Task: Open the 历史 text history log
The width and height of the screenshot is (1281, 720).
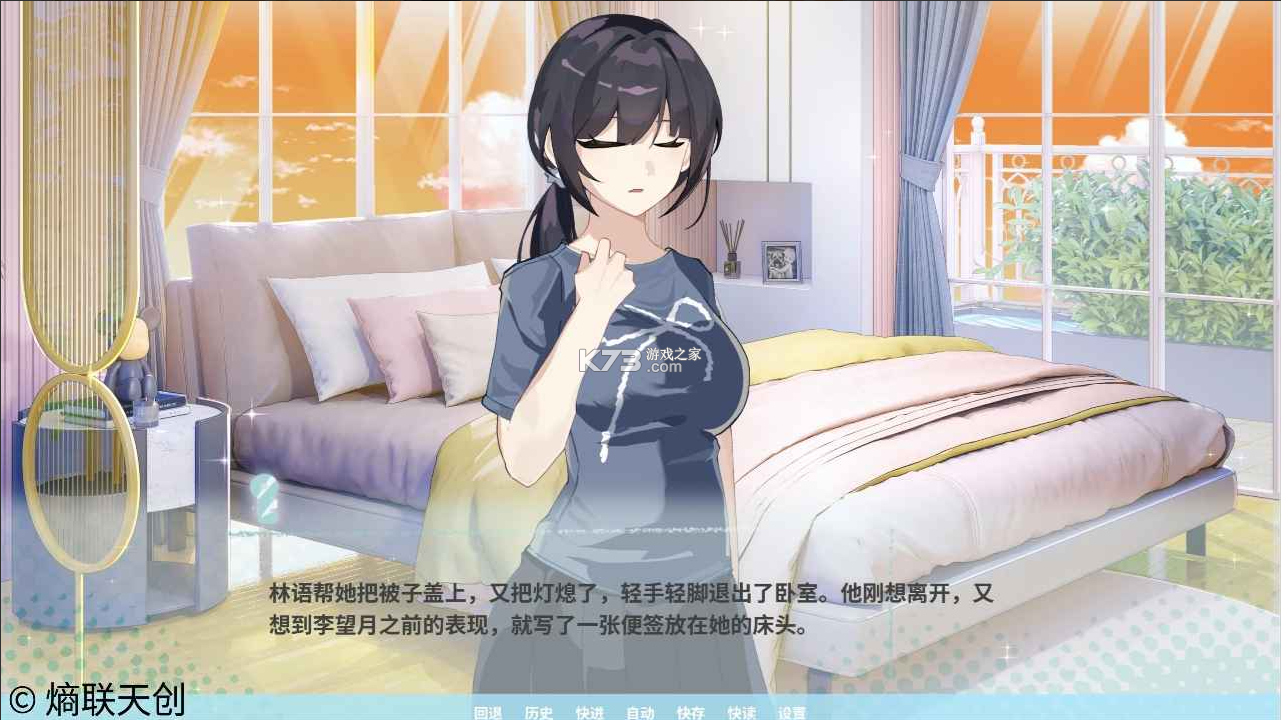Action: pos(538,713)
